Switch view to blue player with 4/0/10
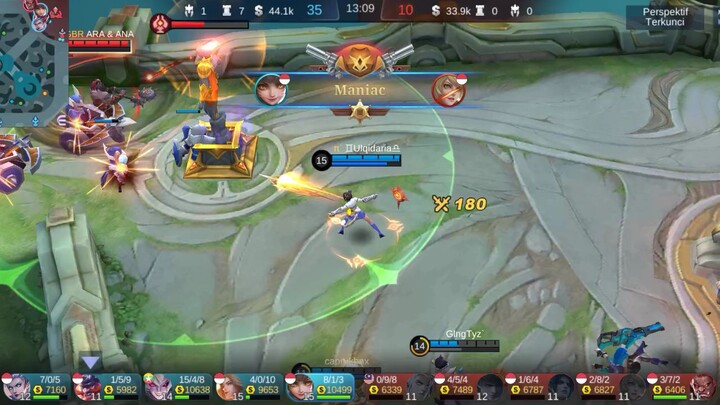Viewport: 720px width, 405px height. (250, 386)
